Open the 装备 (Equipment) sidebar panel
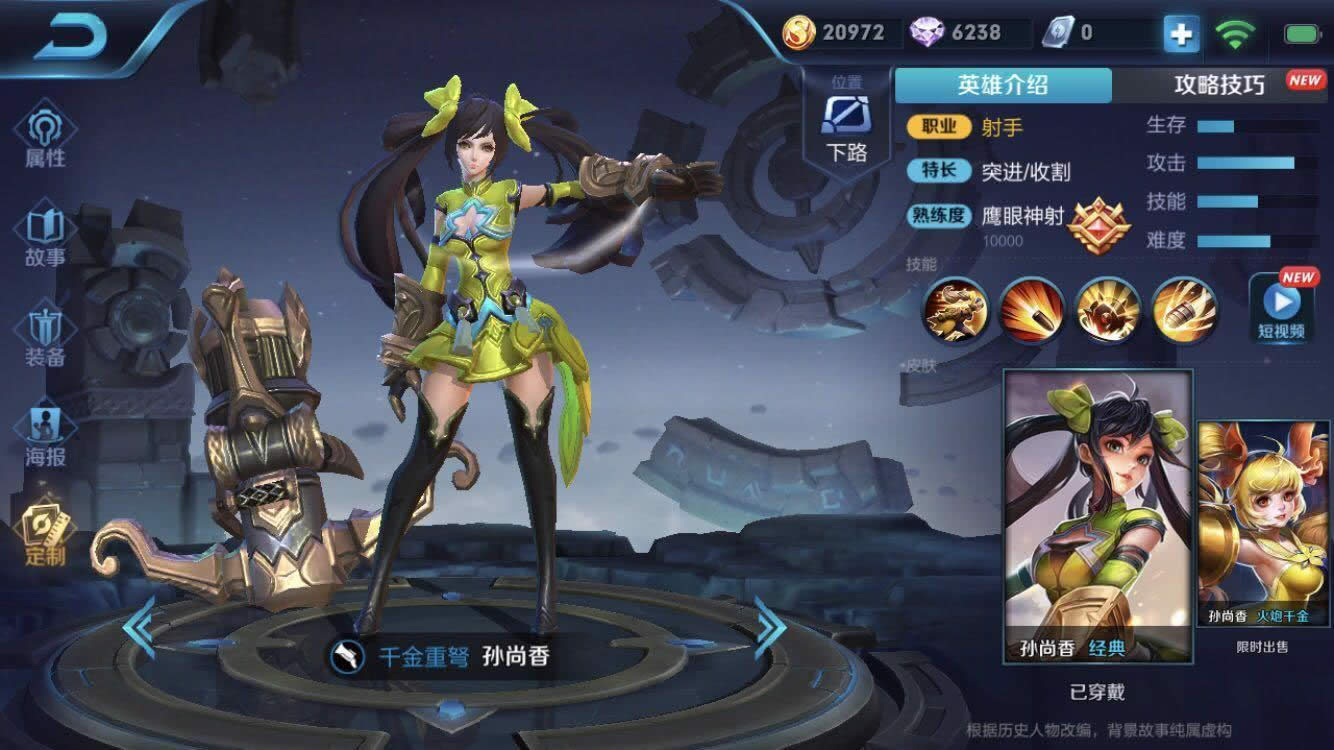This screenshot has width=1334, height=750. (42, 330)
